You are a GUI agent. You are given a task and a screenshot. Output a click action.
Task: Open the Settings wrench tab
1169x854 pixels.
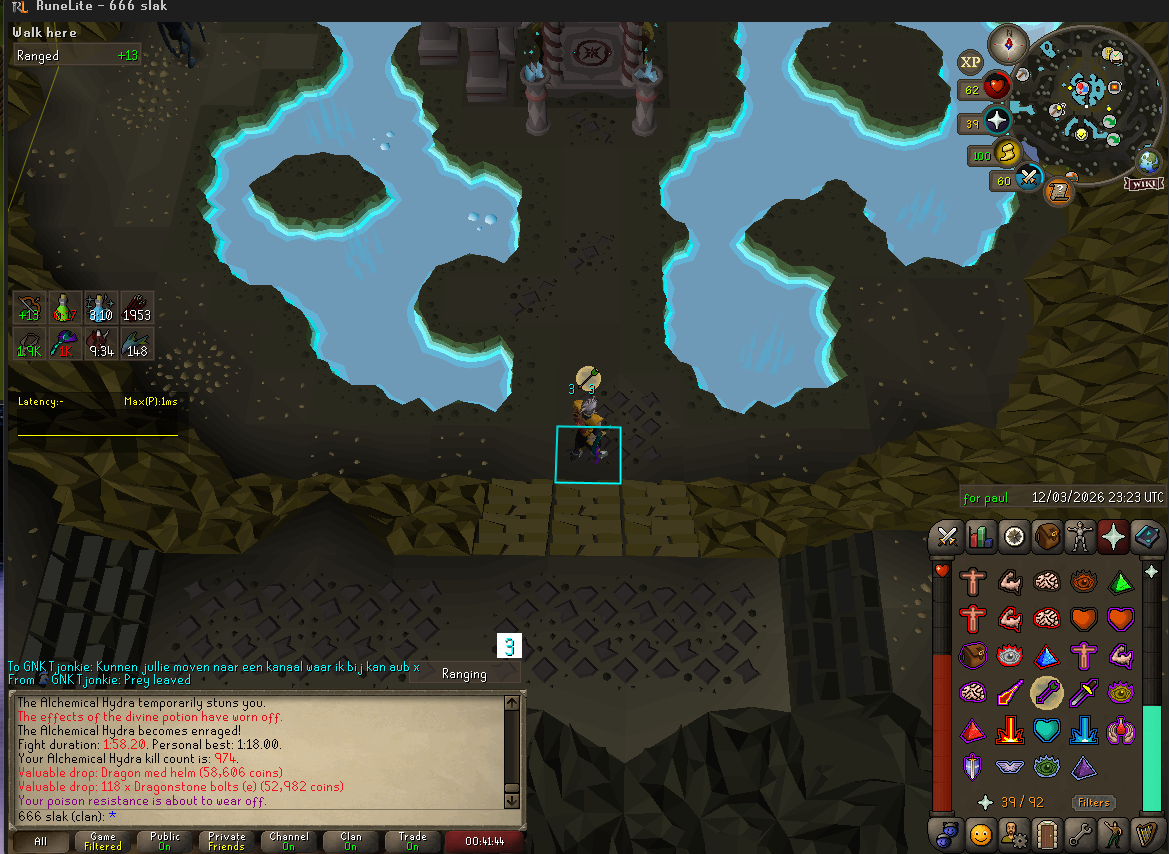(x=1080, y=832)
